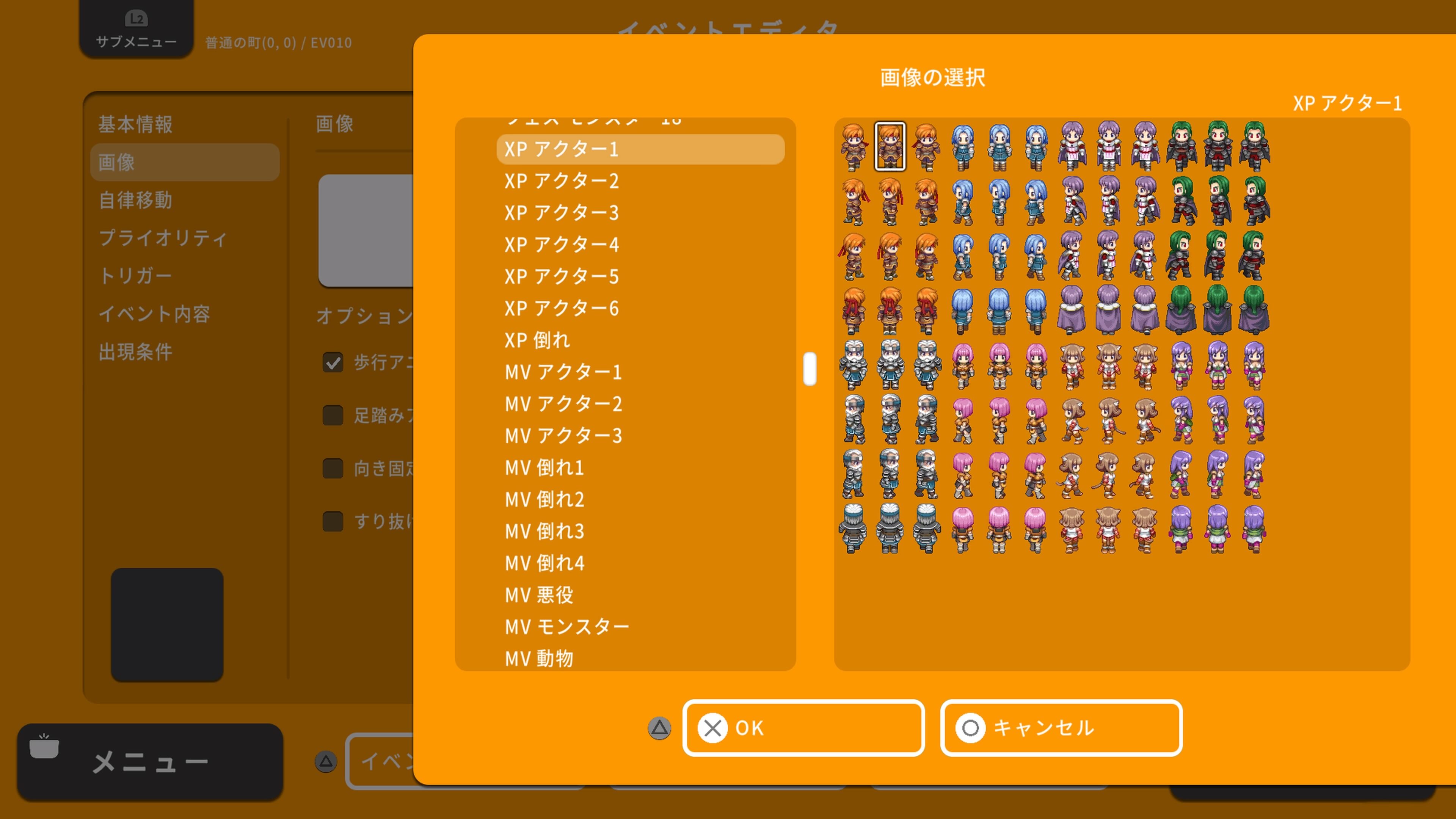1456x819 pixels.
Task: Open the 出現条件 section
Action: pos(136,351)
